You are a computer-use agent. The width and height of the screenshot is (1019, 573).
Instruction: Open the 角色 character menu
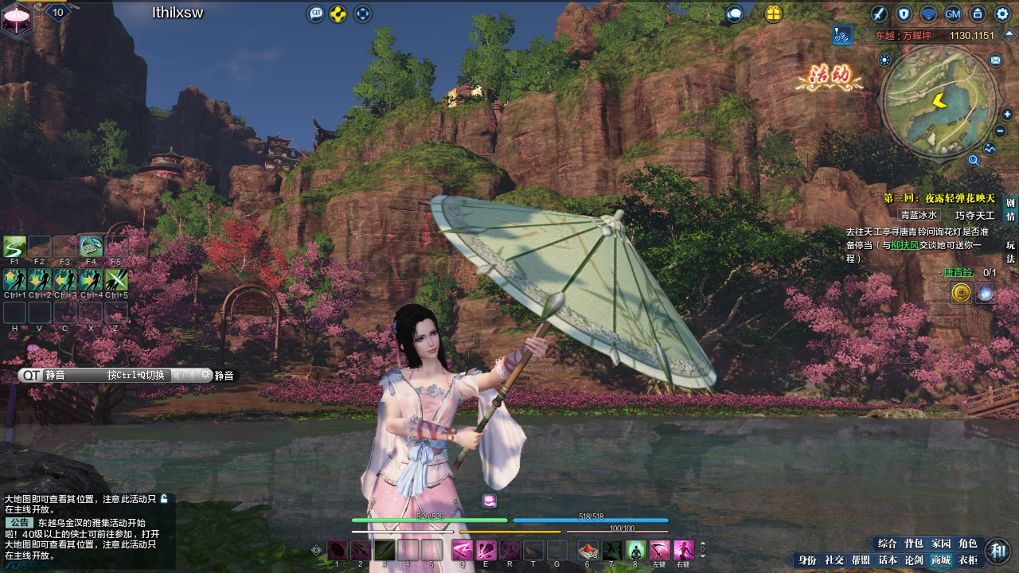point(968,543)
